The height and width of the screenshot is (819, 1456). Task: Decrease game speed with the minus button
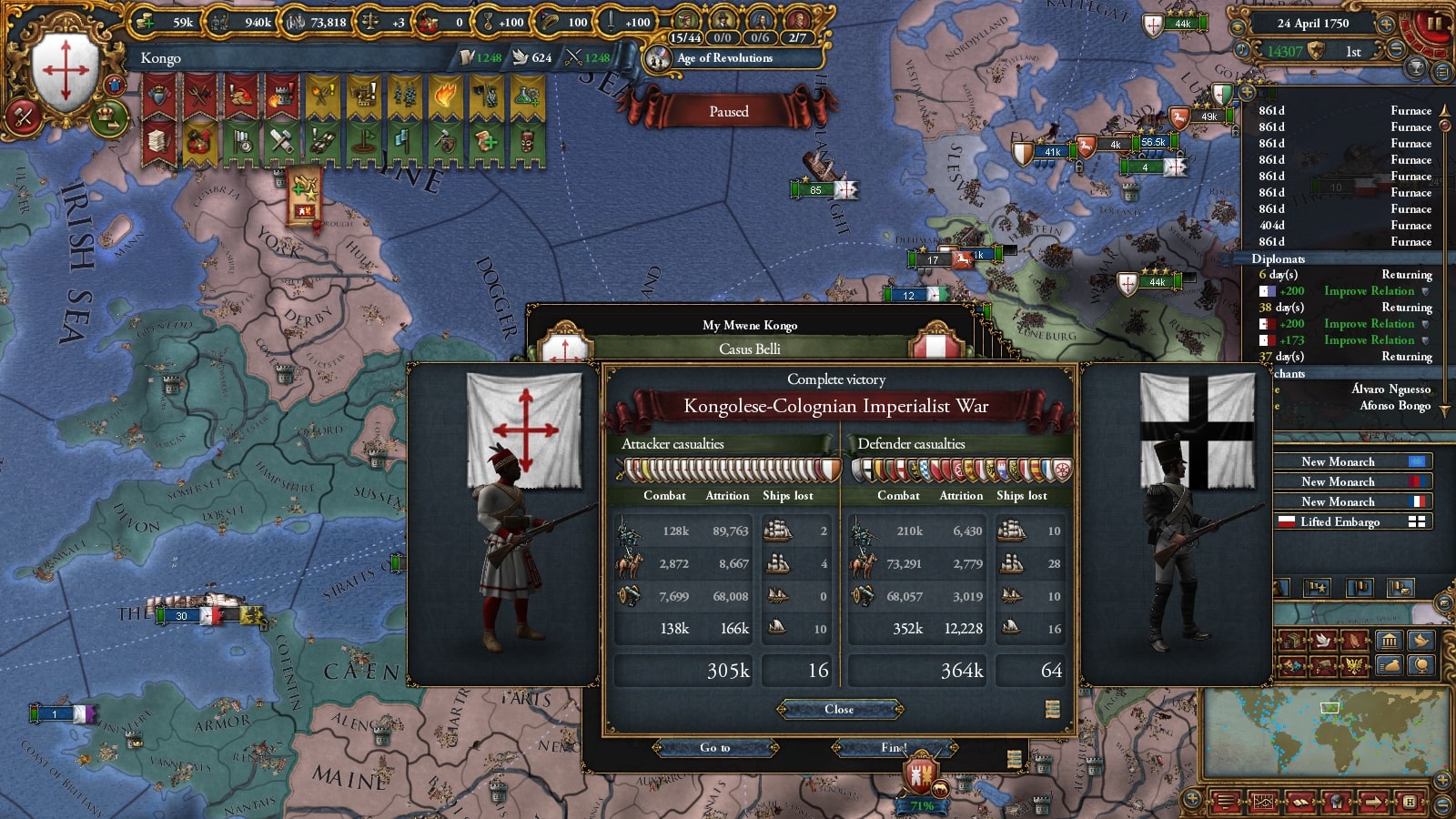pos(1396,51)
